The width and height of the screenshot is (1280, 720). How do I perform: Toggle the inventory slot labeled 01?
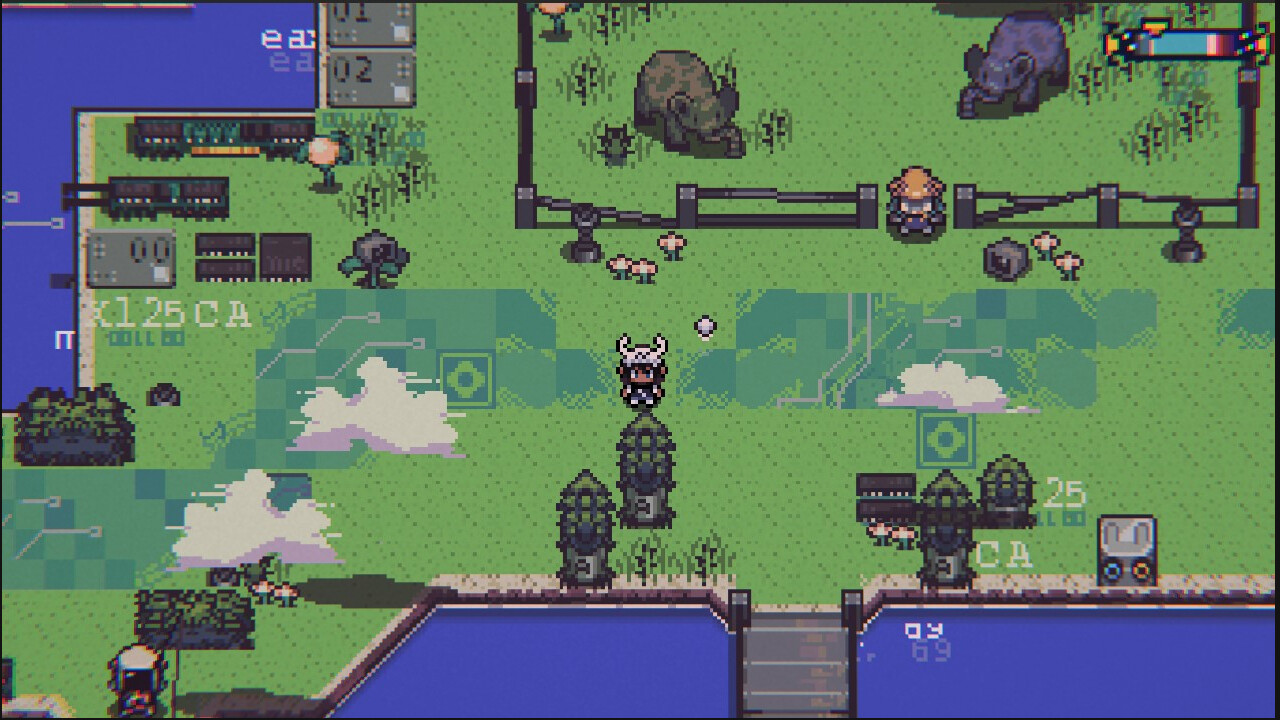[370, 22]
